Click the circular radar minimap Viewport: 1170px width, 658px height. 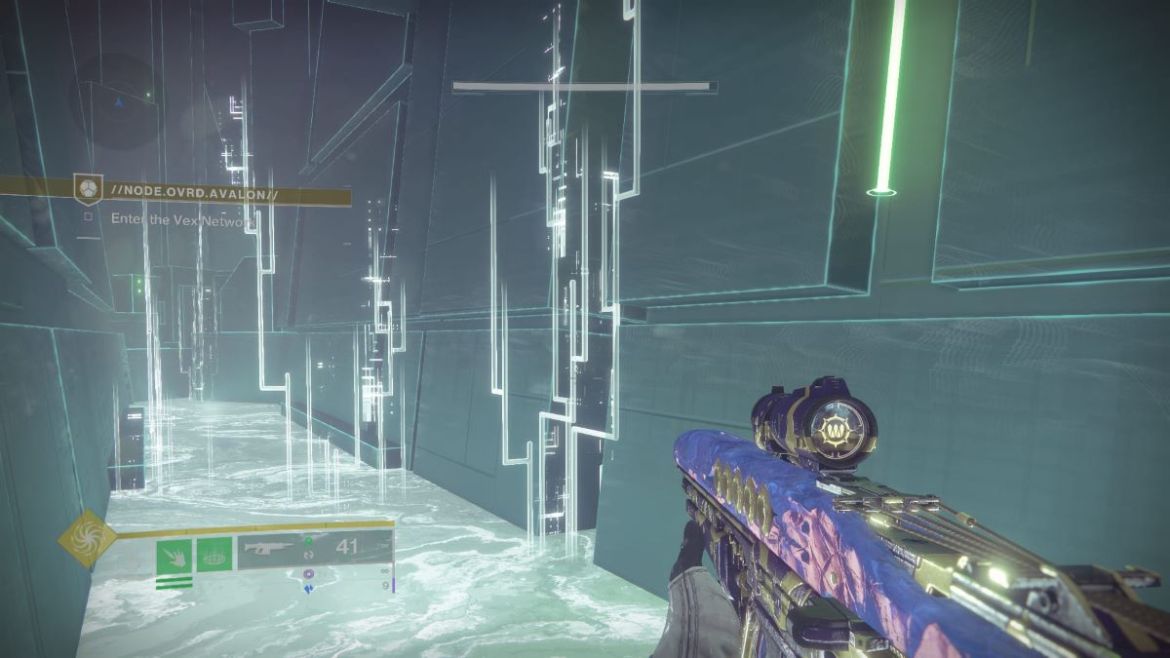pyautogui.click(x=118, y=100)
